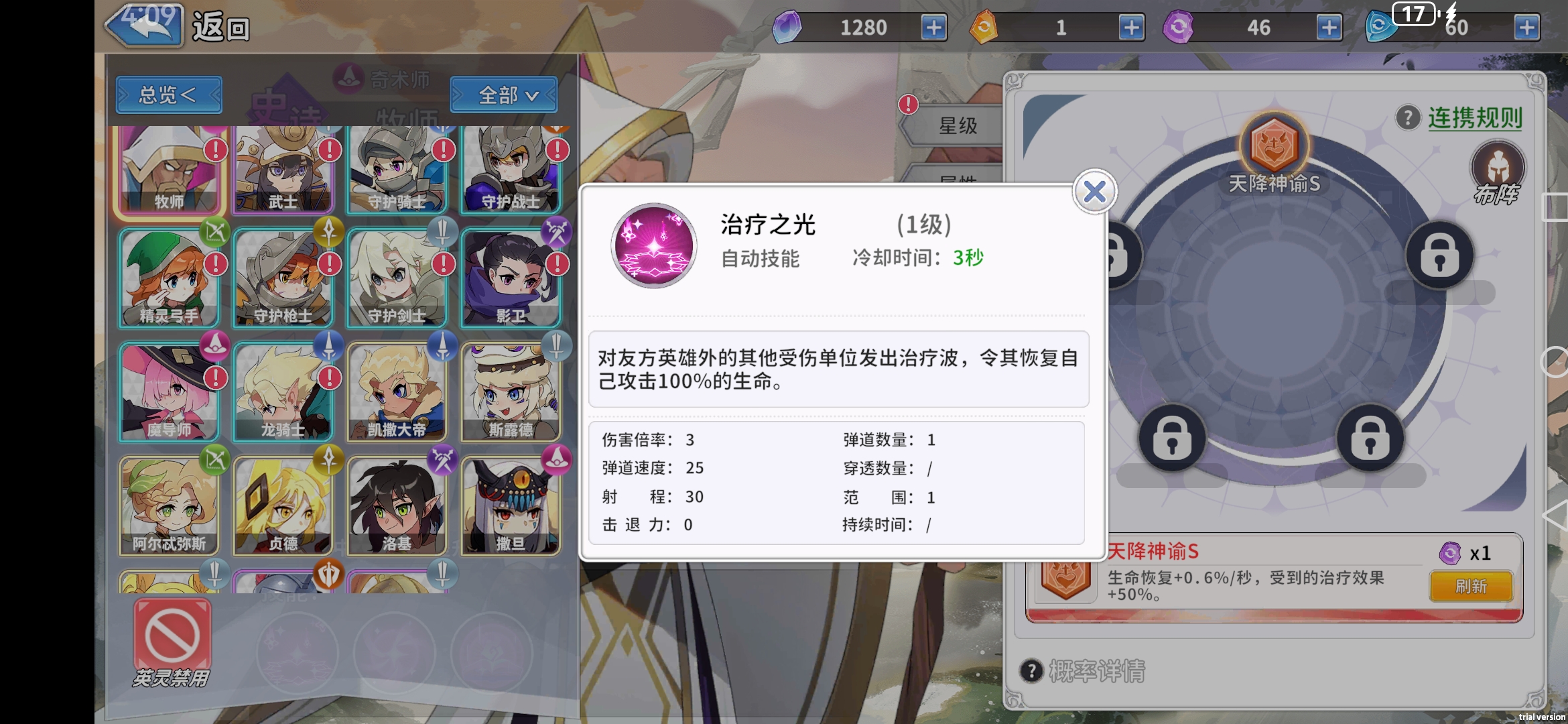Screen dimensions: 1568x724
Task: Select the 影卫 hero portrait
Action: (x=511, y=278)
